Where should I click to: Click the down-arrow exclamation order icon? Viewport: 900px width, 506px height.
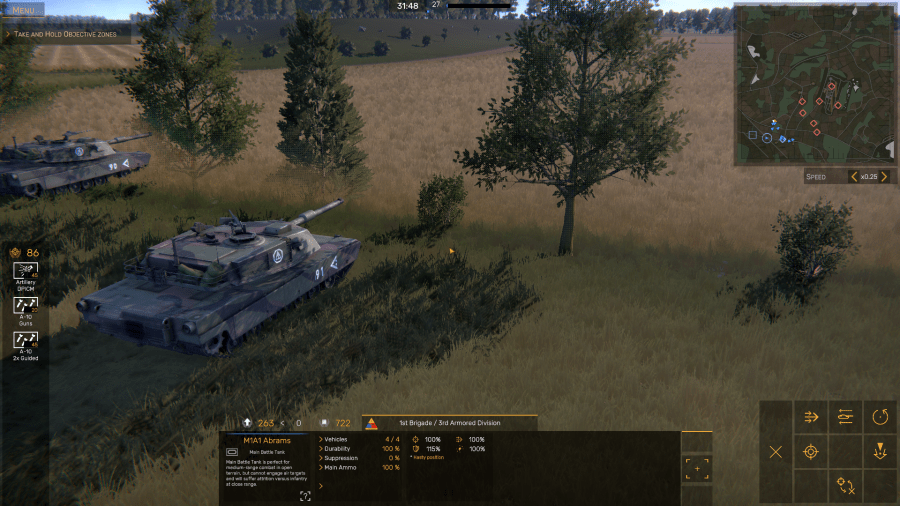pos(880,451)
